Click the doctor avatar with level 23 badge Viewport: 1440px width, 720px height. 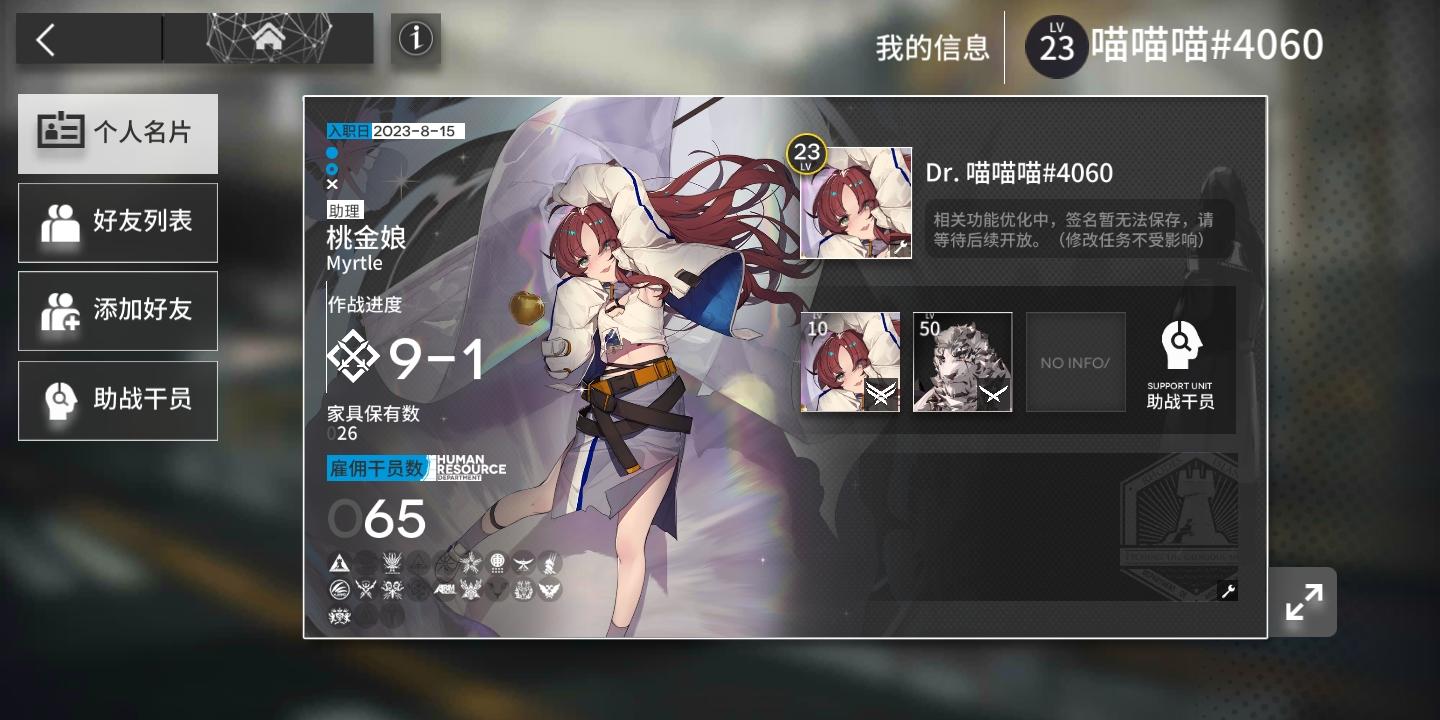click(856, 202)
